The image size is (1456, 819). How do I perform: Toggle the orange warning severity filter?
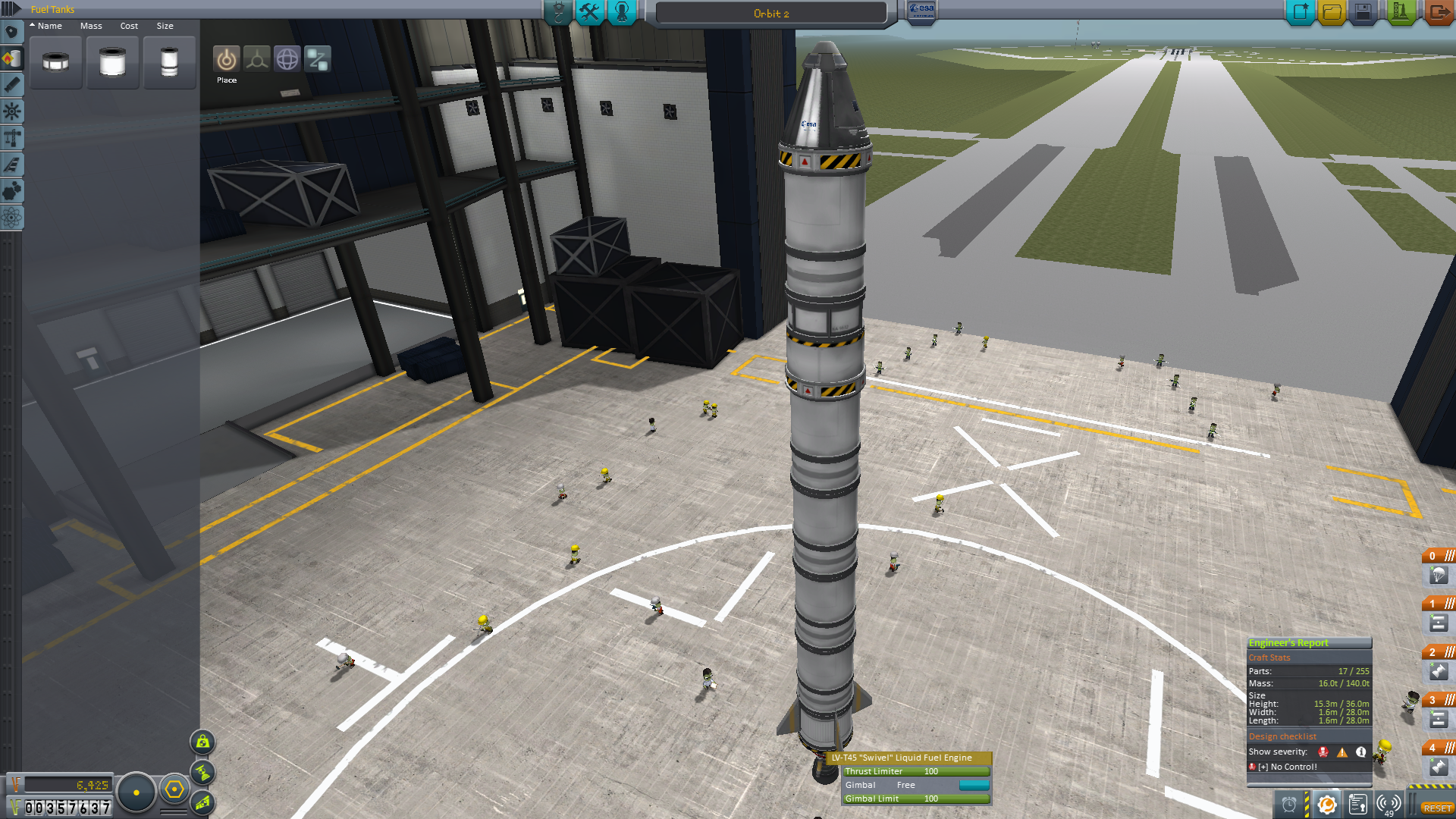(1342, 752)
